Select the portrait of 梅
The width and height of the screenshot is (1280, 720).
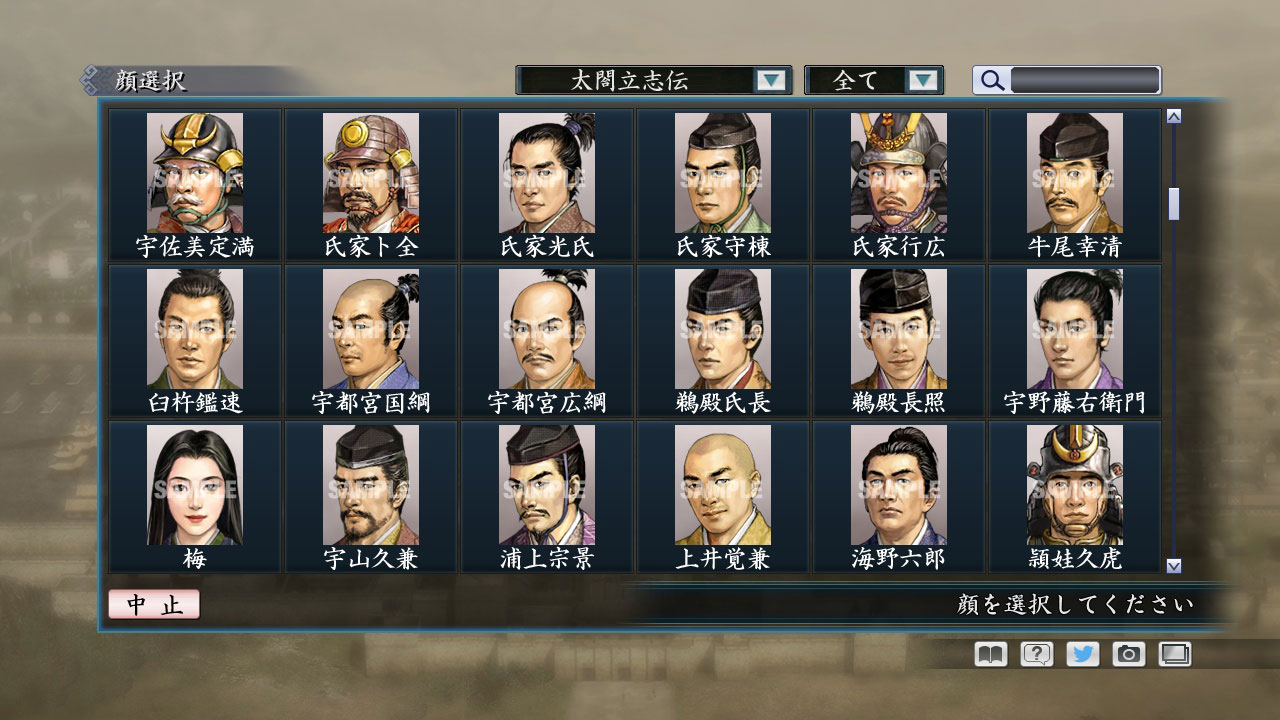[196, 485]
